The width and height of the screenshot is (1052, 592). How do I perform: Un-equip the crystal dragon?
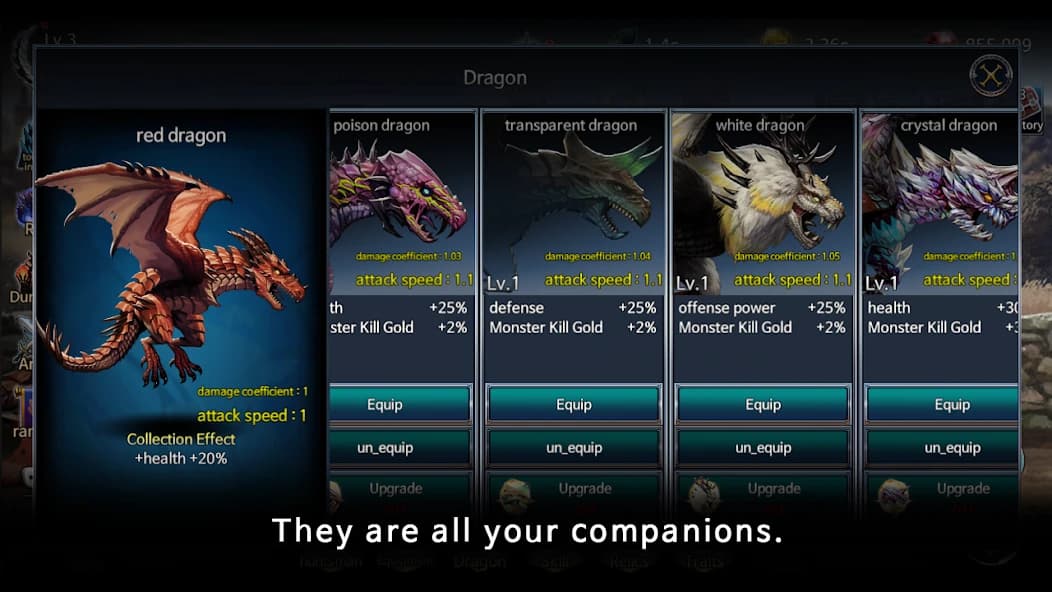(942, 448)
